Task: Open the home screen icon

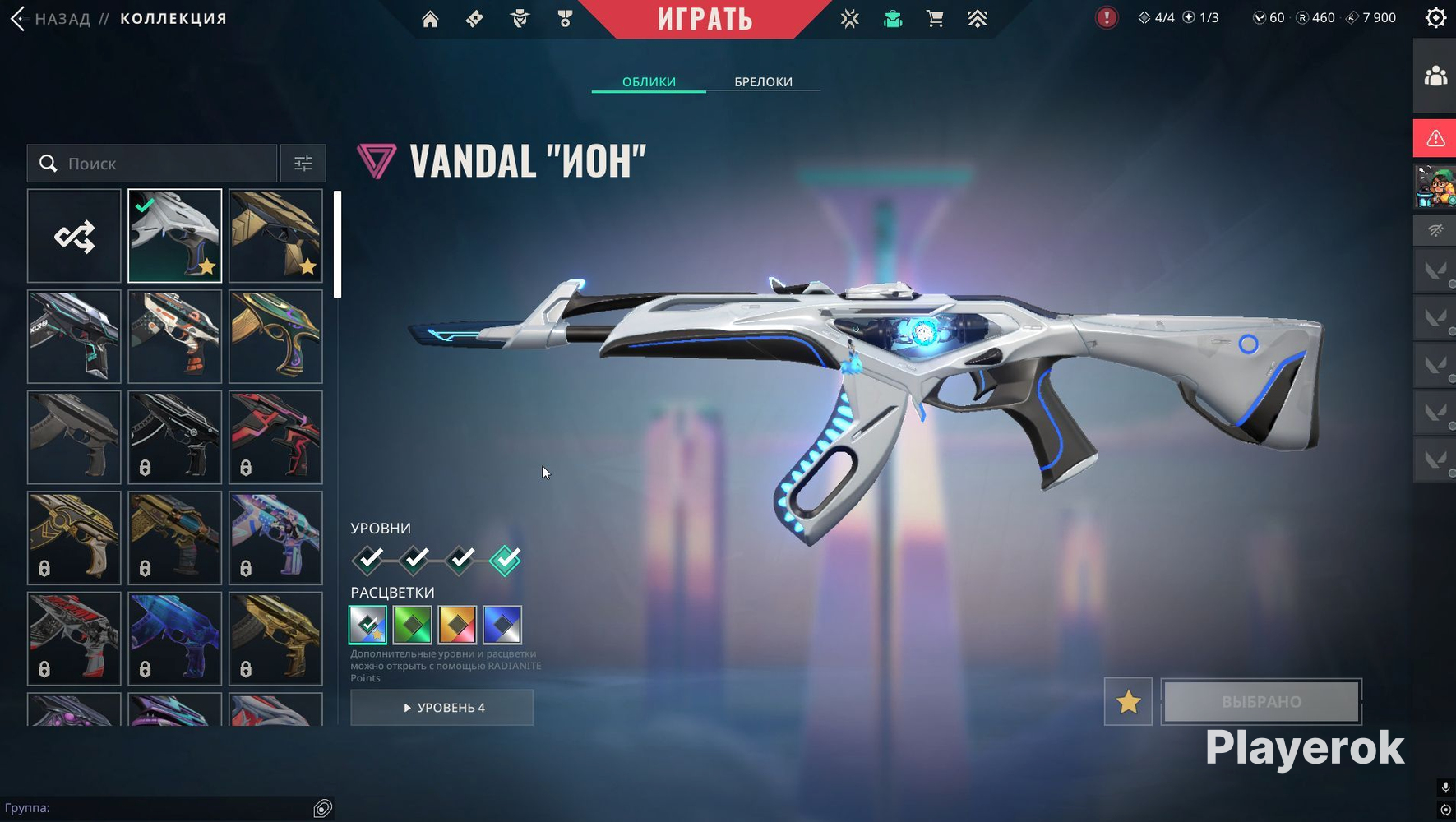Action: (430, 19)
